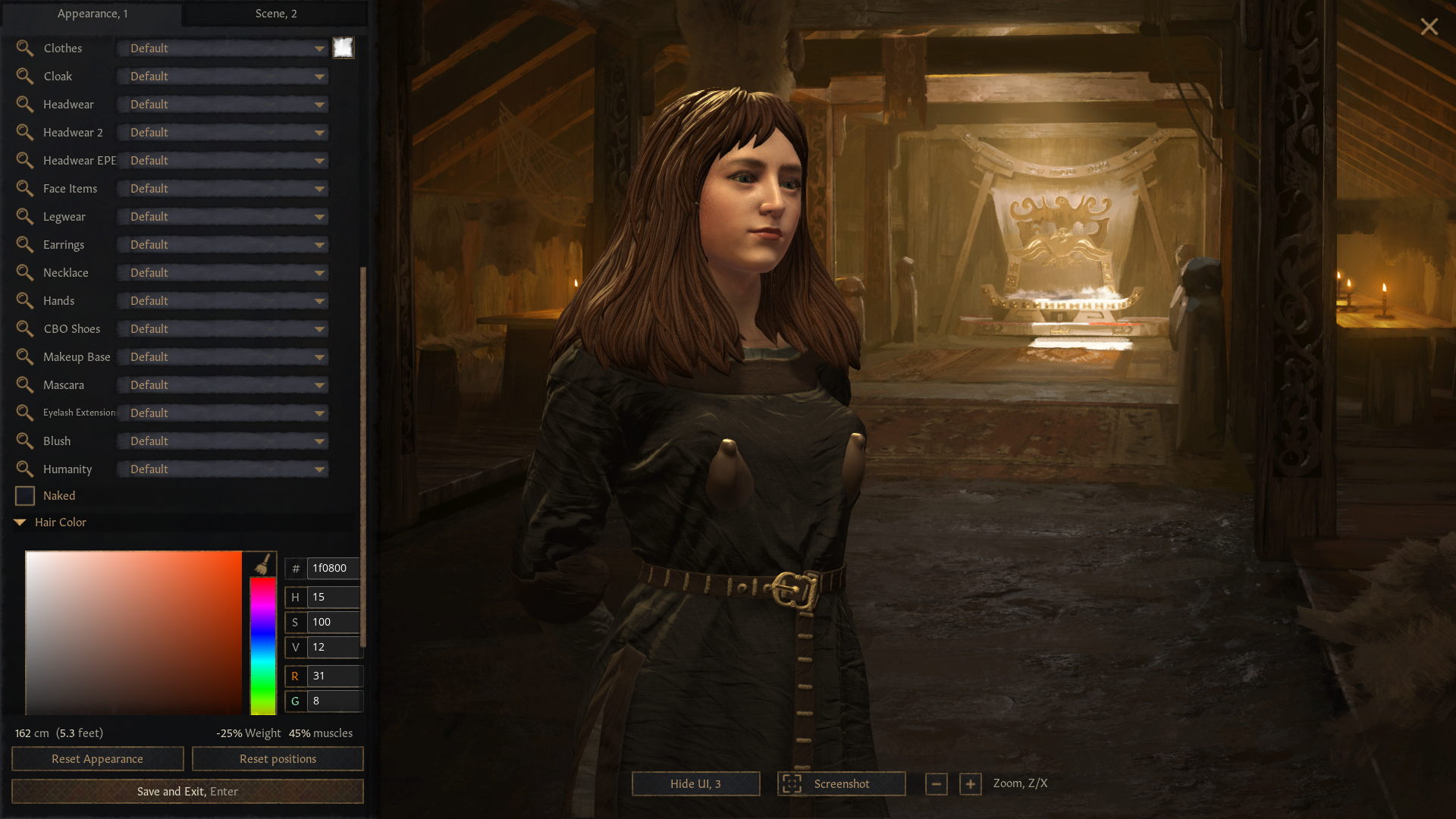Click the camera frame icon on Screenshot button
The height and width of the screenshot is (819, 1456).
pos(792,783)
